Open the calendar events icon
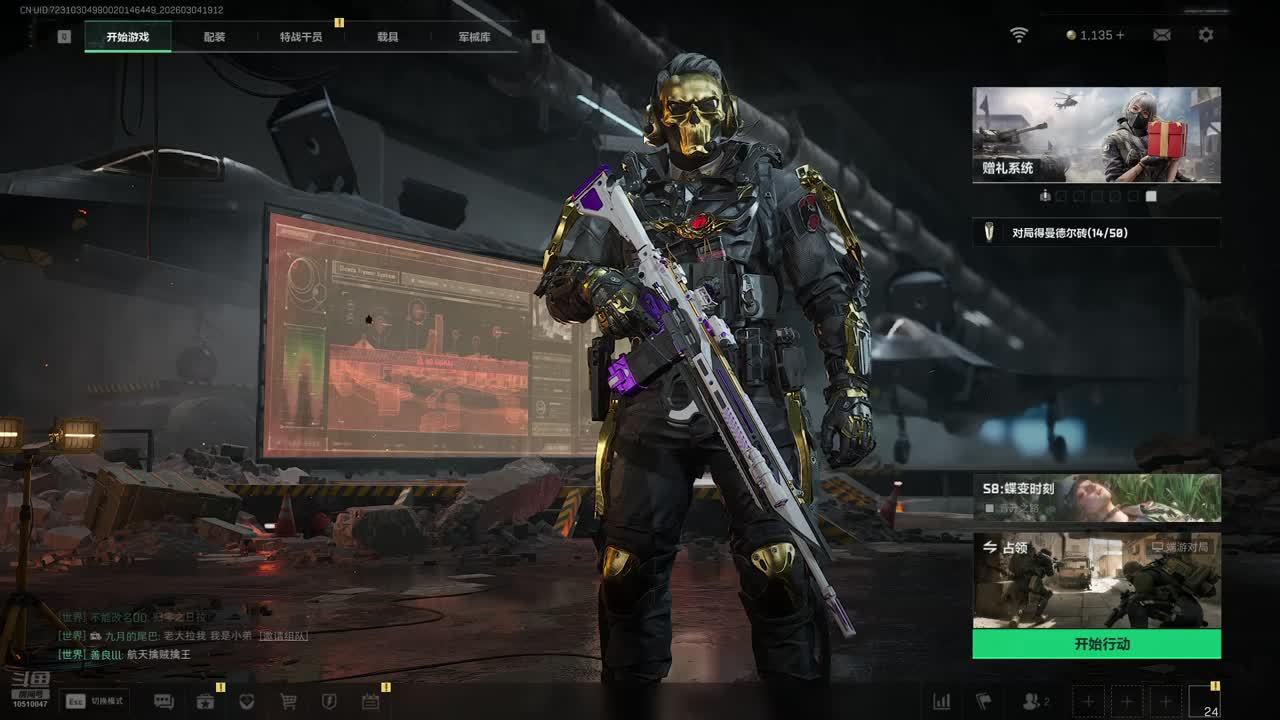The image size is (1280, 720). click(370, 702)
